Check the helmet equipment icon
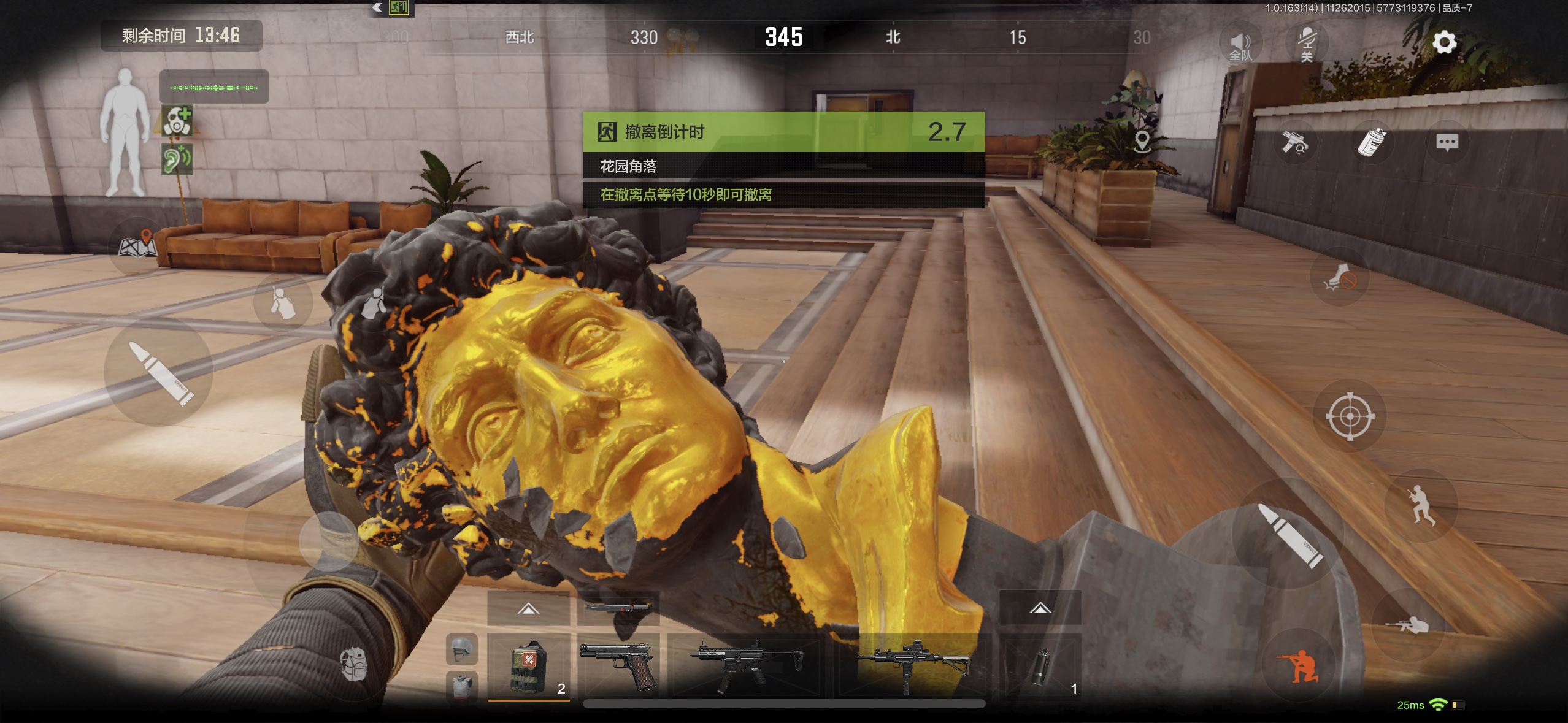 coord(462,649)
